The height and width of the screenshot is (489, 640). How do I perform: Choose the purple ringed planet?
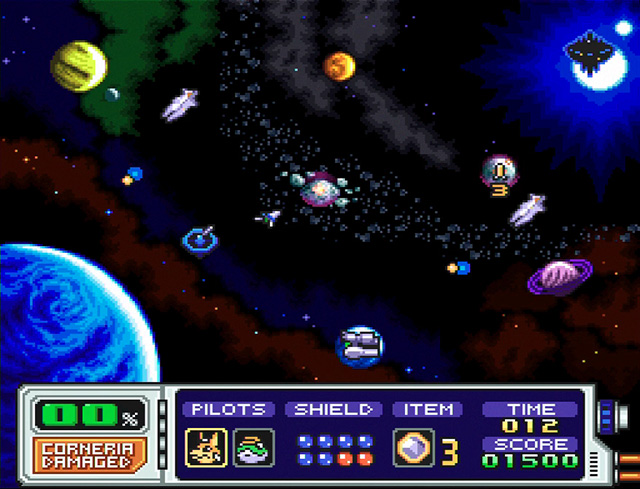[x=556, y=275]
